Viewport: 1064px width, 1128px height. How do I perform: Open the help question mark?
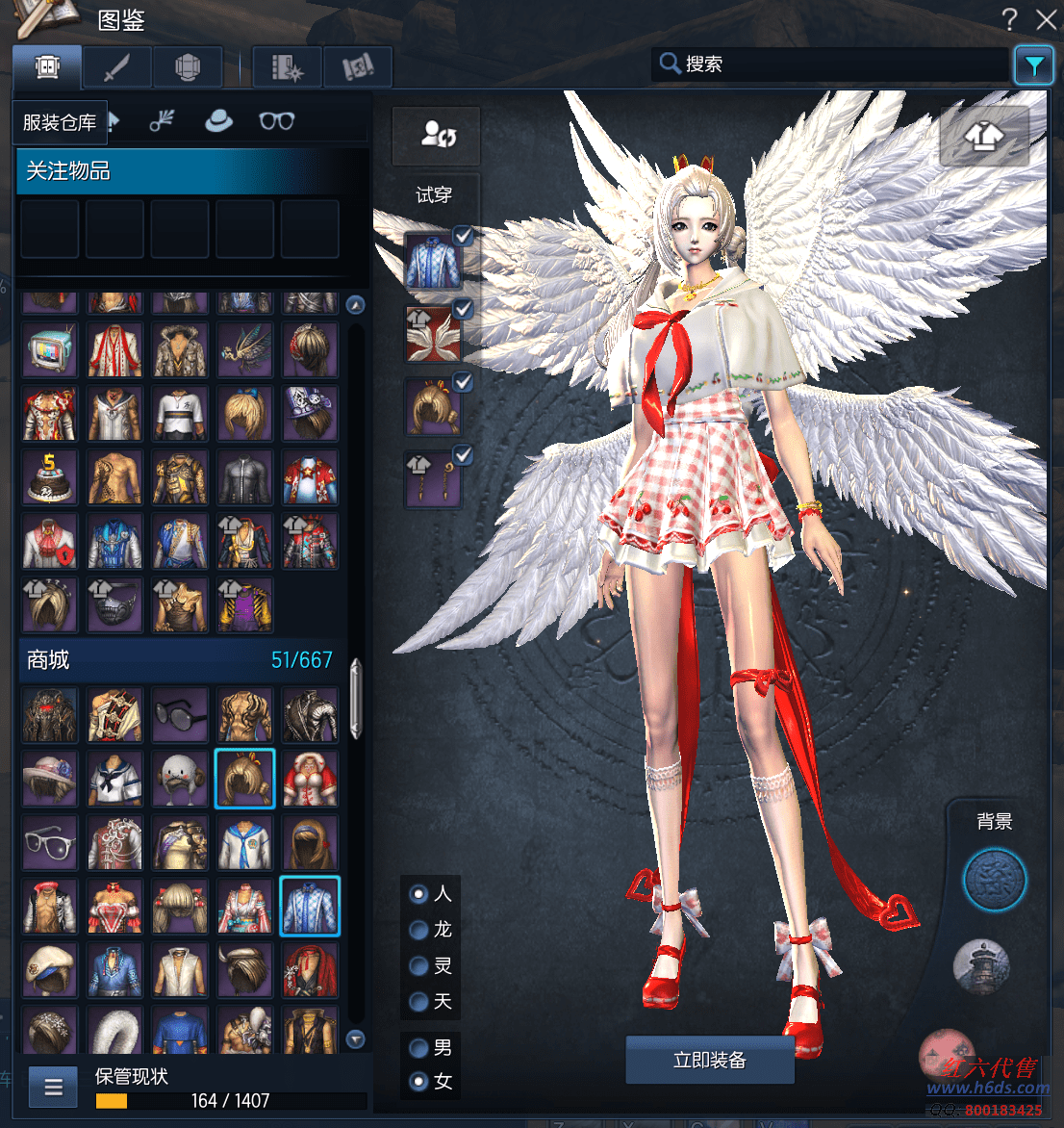point(1009,19)
